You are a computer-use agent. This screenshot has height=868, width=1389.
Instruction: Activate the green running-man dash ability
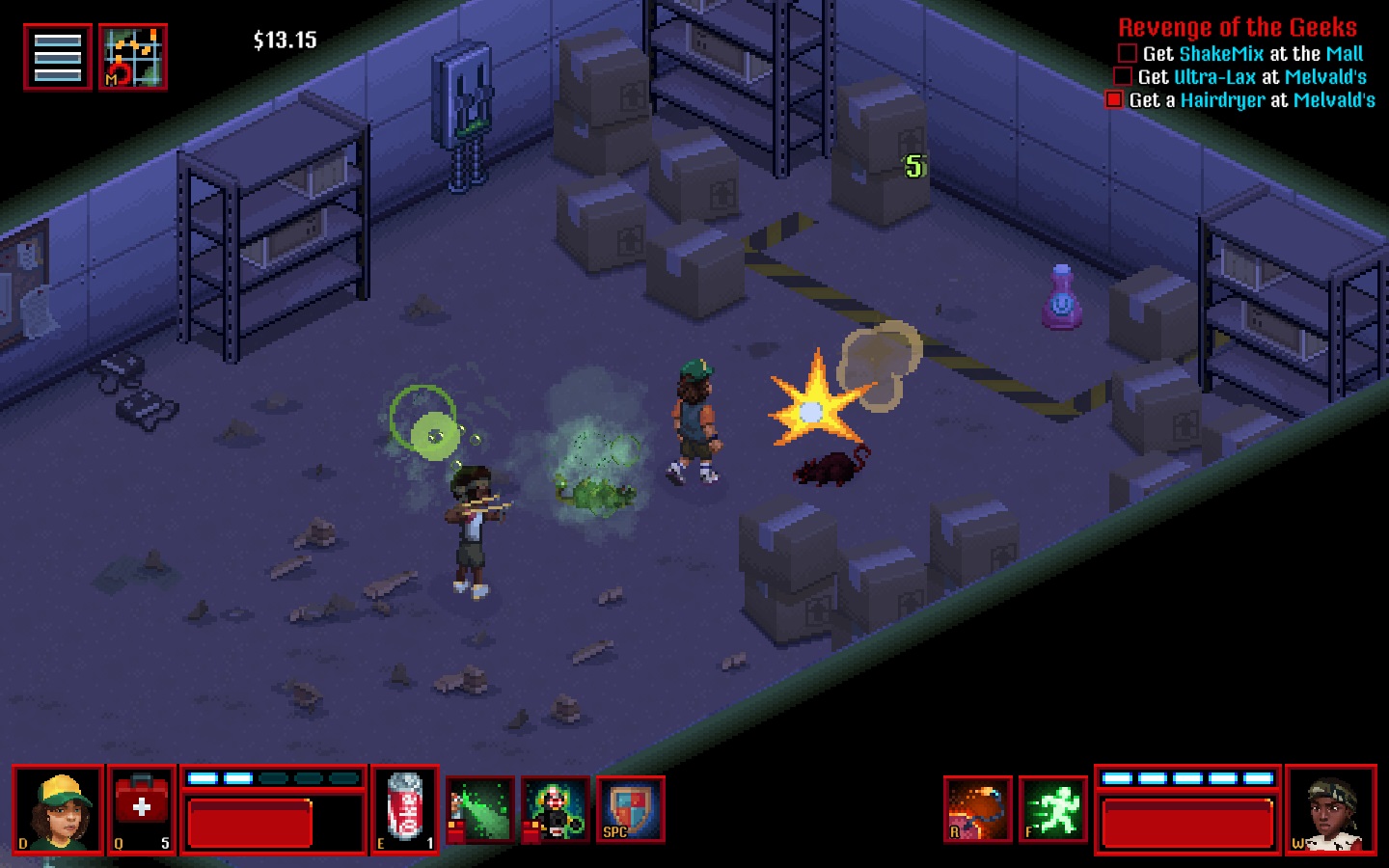tap(1052, 809)
